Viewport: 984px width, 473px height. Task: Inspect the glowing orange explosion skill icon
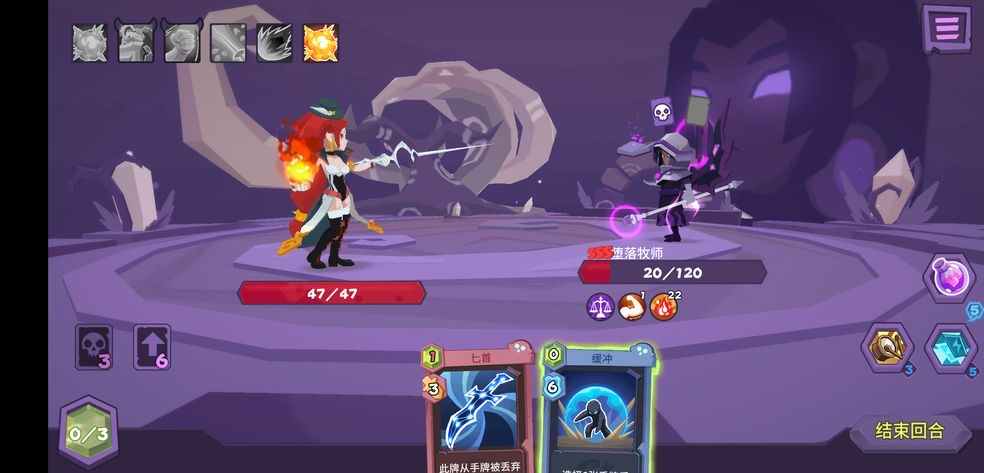320,43
